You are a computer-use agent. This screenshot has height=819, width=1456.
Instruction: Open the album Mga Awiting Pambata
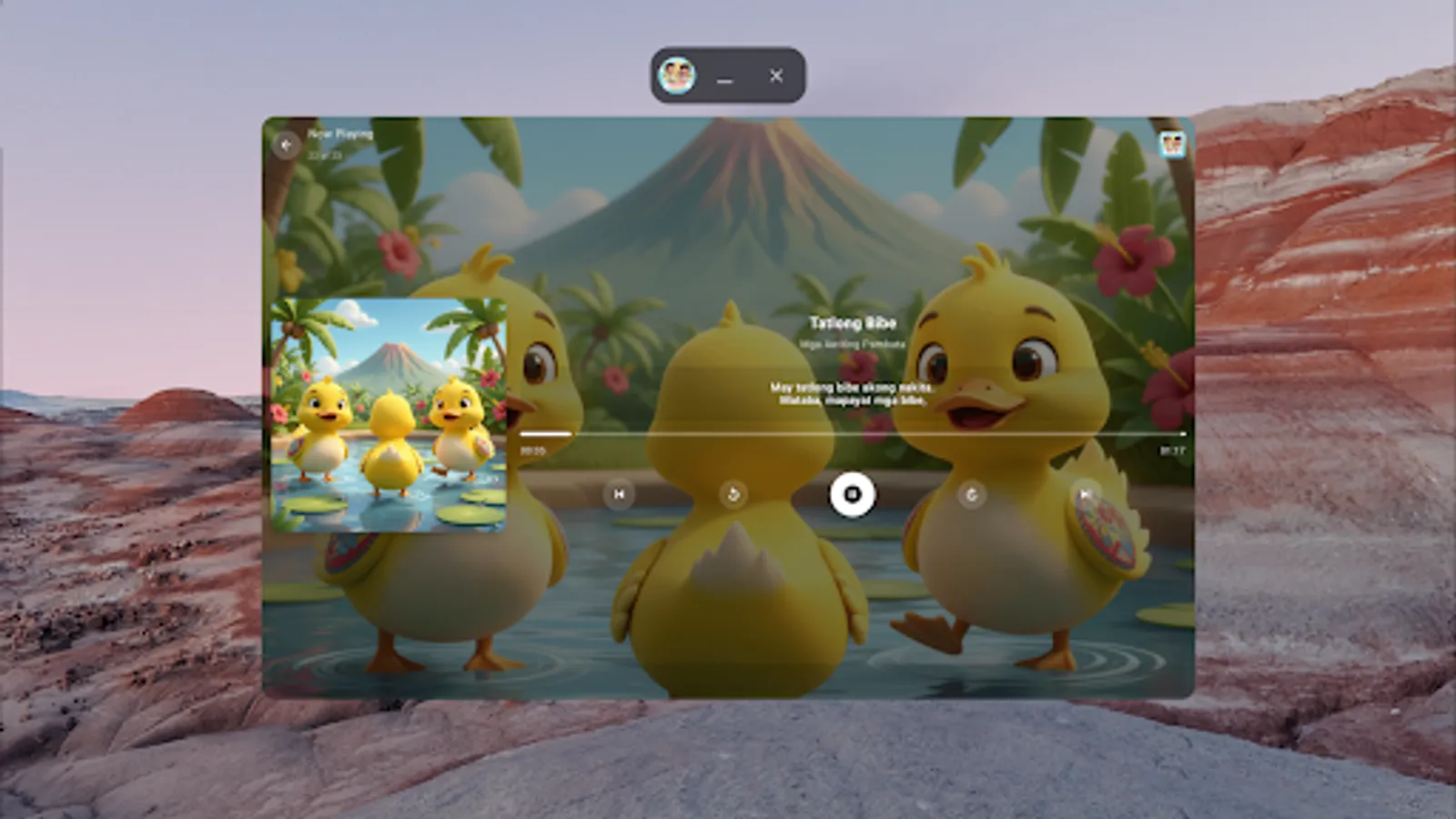coord(853,344)
